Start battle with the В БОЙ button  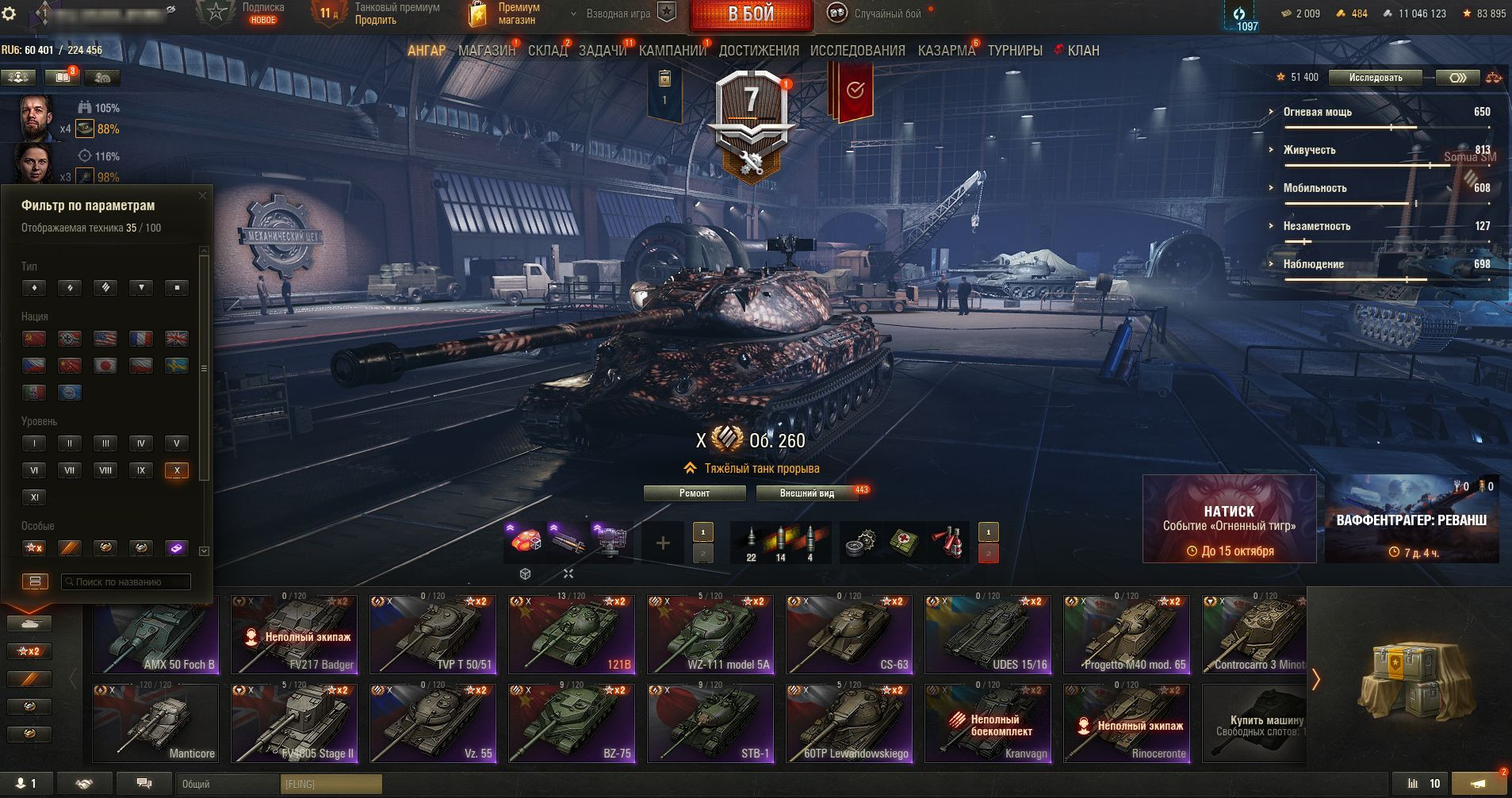[x=750, y=14]
